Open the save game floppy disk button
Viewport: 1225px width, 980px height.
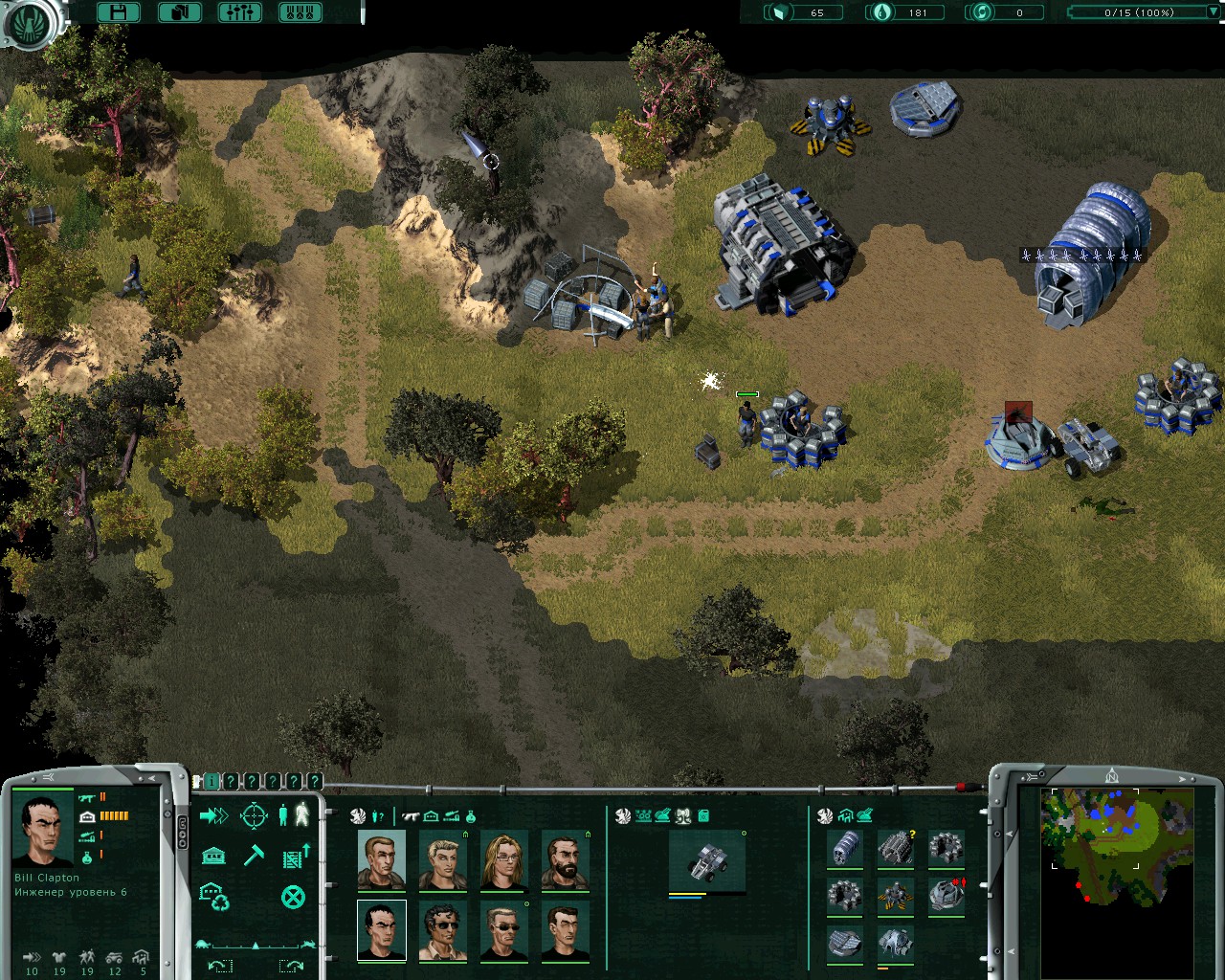[x=119, y=12]
